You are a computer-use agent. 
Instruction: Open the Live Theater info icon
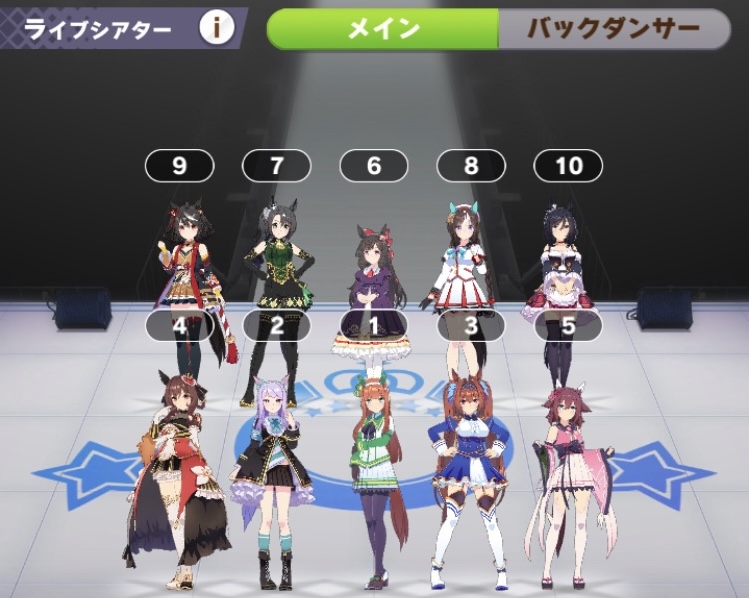click(216, 28)
